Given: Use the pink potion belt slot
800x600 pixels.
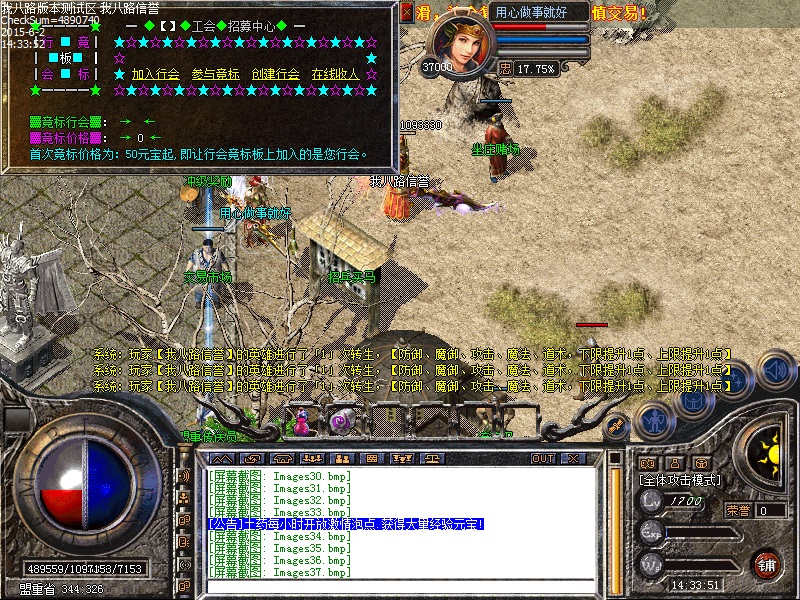Looking at the screenshot, I should click(300, 420).
